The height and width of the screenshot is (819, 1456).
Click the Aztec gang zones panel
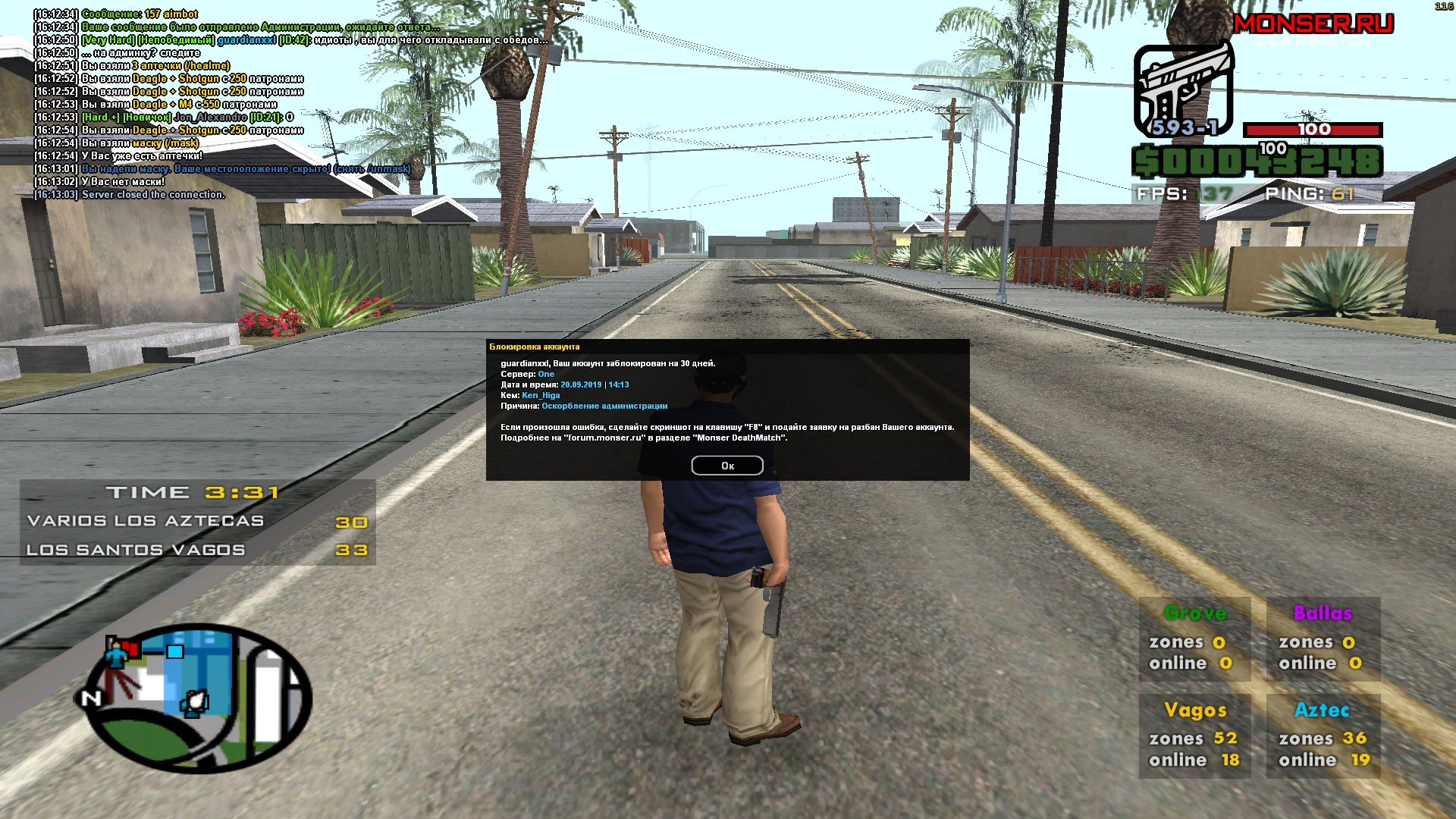(1323, 736)
